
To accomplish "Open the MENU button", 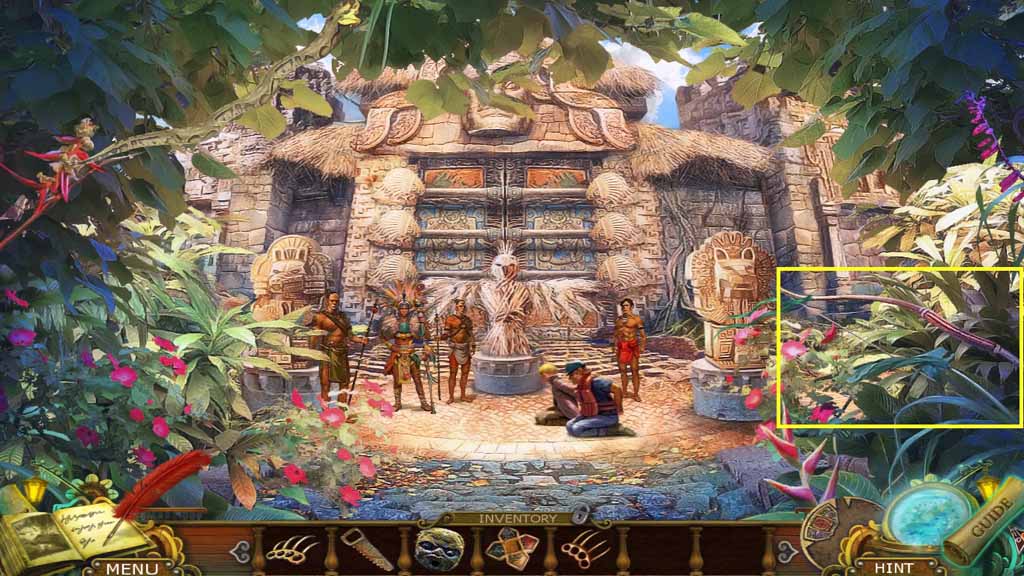I will 132,568.
